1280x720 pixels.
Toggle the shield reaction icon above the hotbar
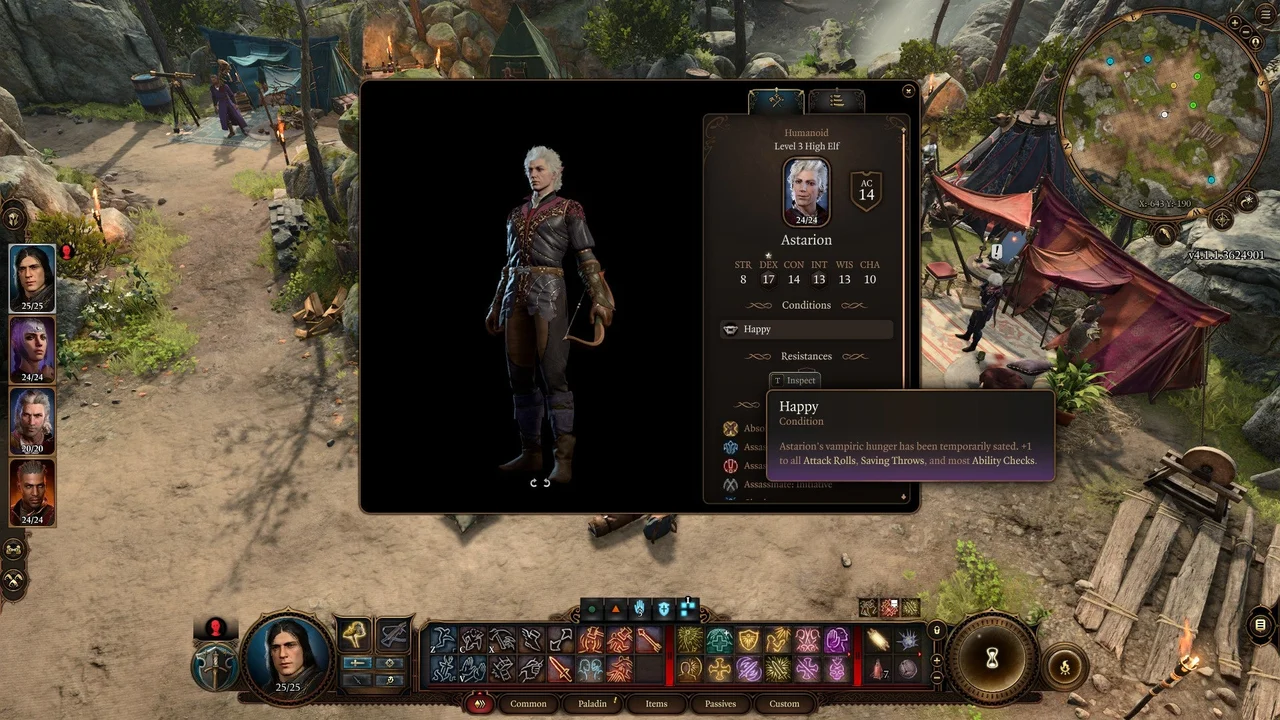point(665,607)
